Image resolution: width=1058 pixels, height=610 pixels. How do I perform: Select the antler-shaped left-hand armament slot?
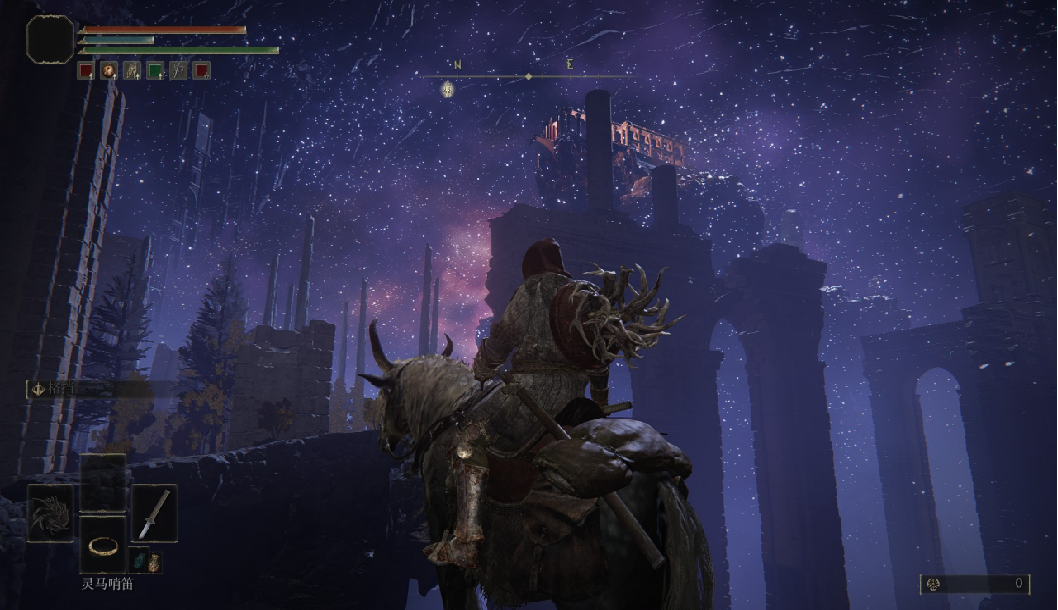[50, 513]
